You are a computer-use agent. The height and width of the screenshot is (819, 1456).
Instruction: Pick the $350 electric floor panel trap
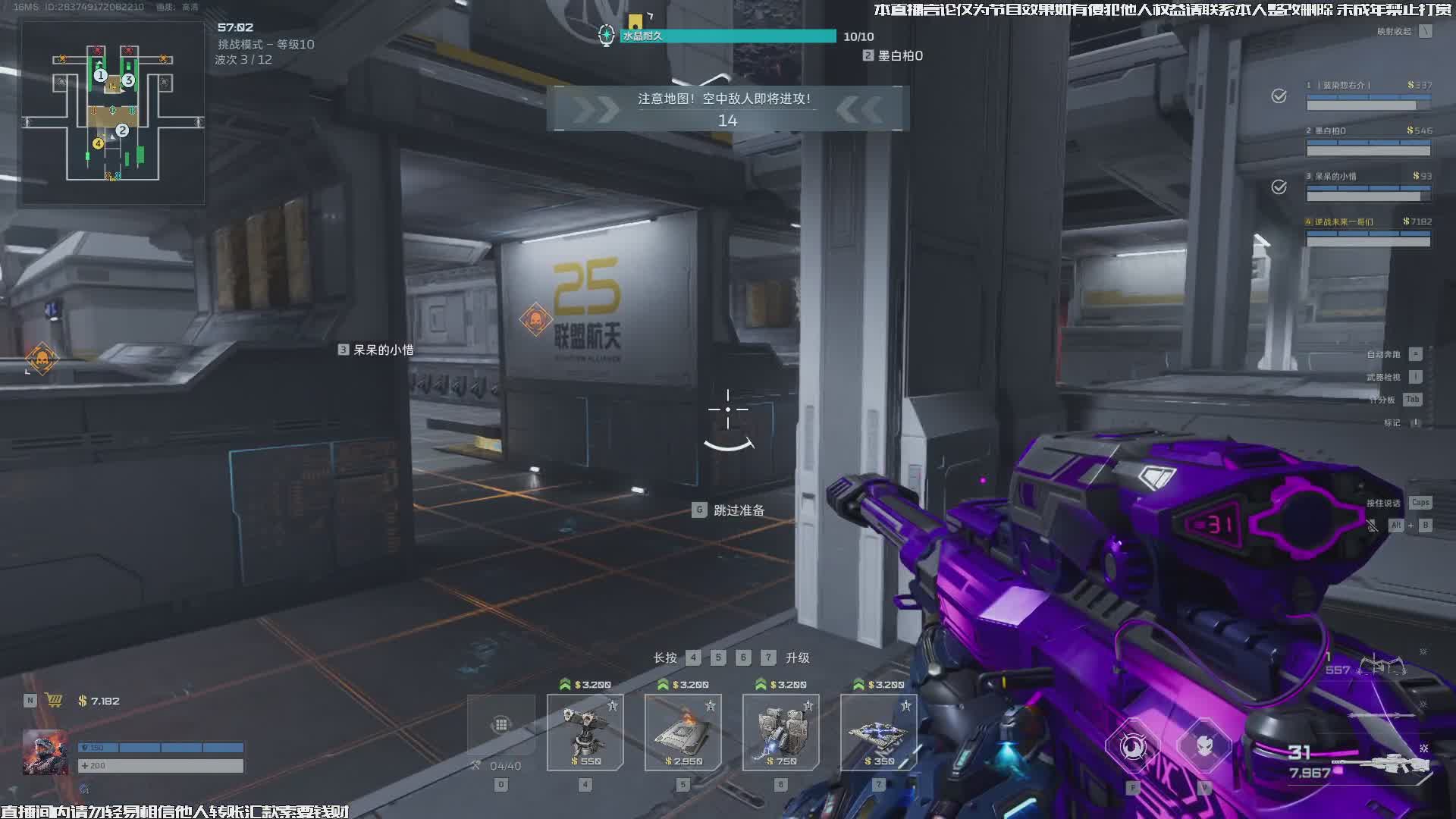pyautogui.click(x=878, y=733)
